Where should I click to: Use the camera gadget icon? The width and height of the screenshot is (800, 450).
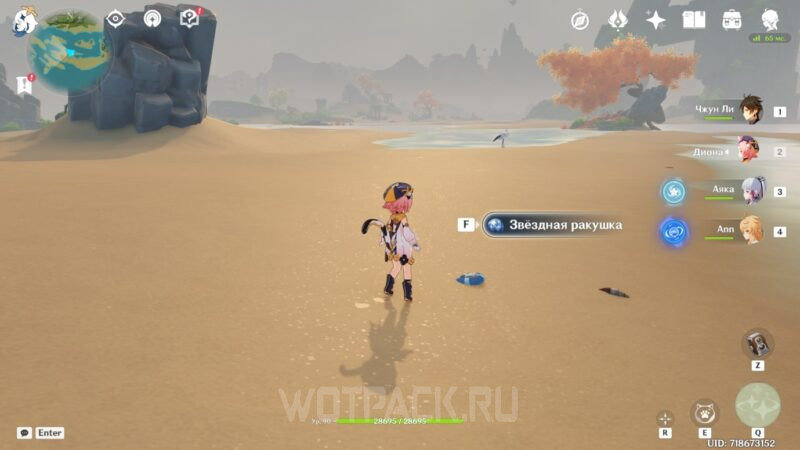tap(757, 343)
